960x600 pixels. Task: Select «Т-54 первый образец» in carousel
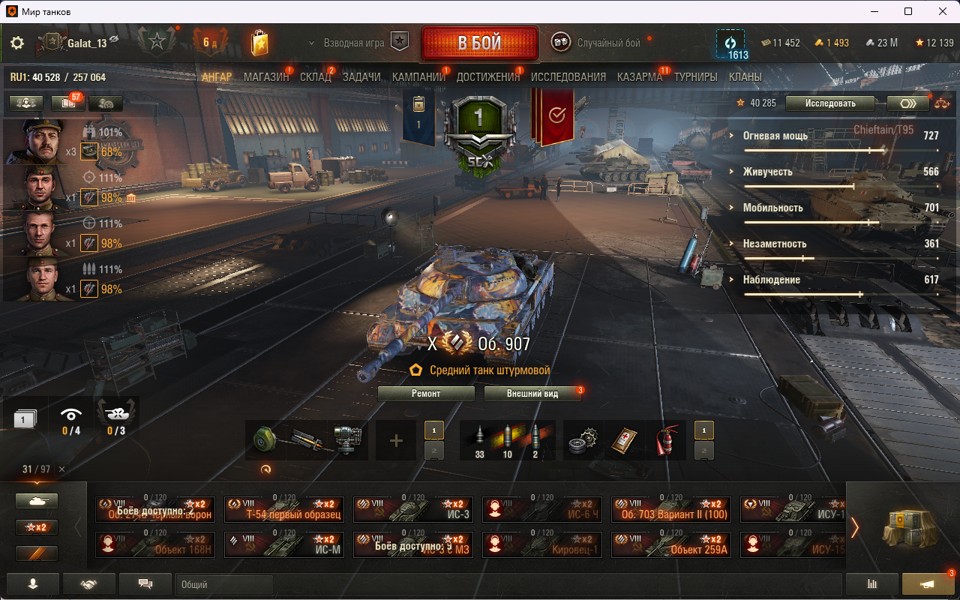click(284, 510)
